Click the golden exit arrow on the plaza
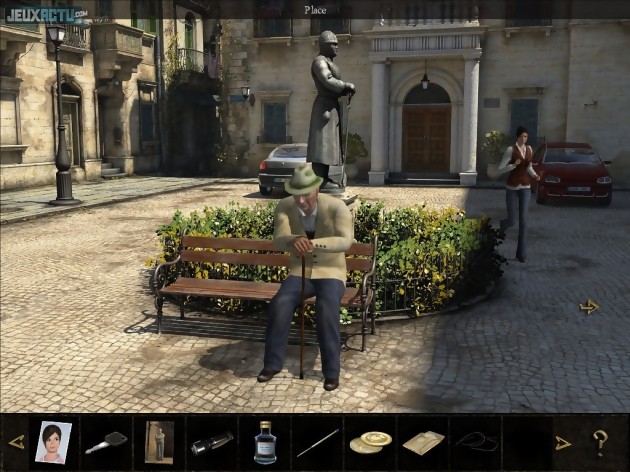The image size is (630, 472). coord(589,307)
